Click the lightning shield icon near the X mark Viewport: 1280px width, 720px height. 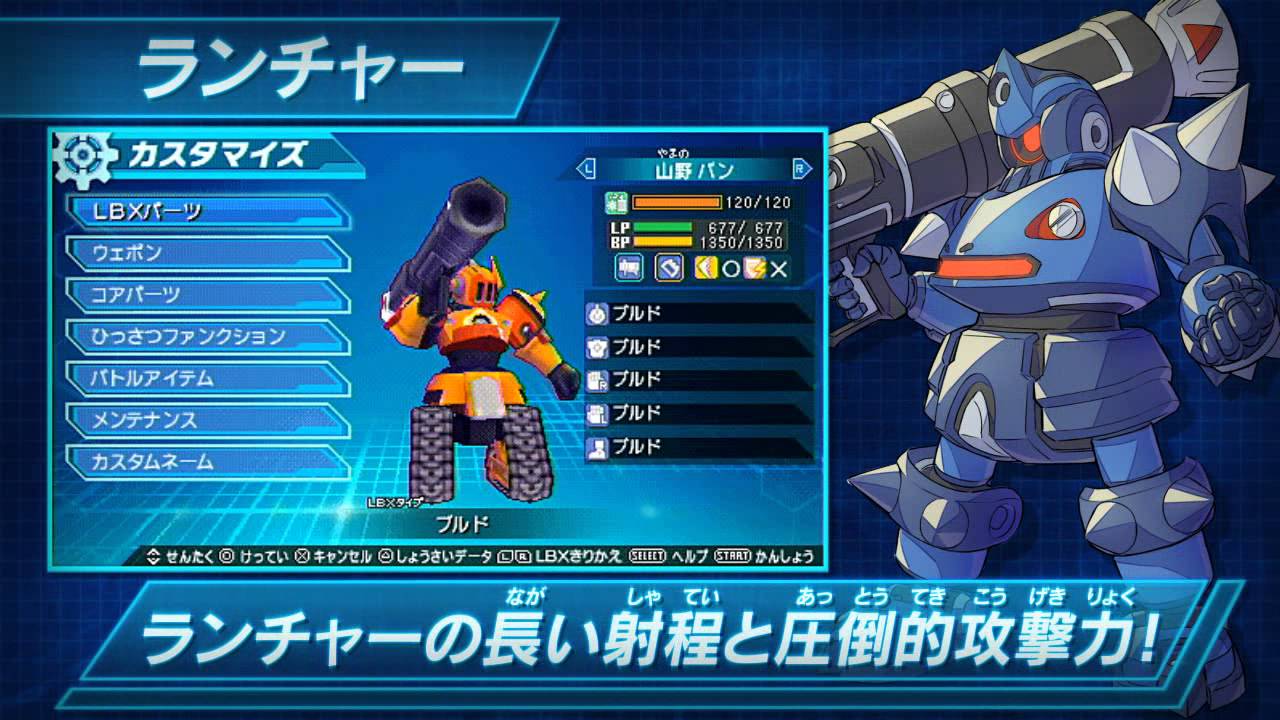pos(753,268)
